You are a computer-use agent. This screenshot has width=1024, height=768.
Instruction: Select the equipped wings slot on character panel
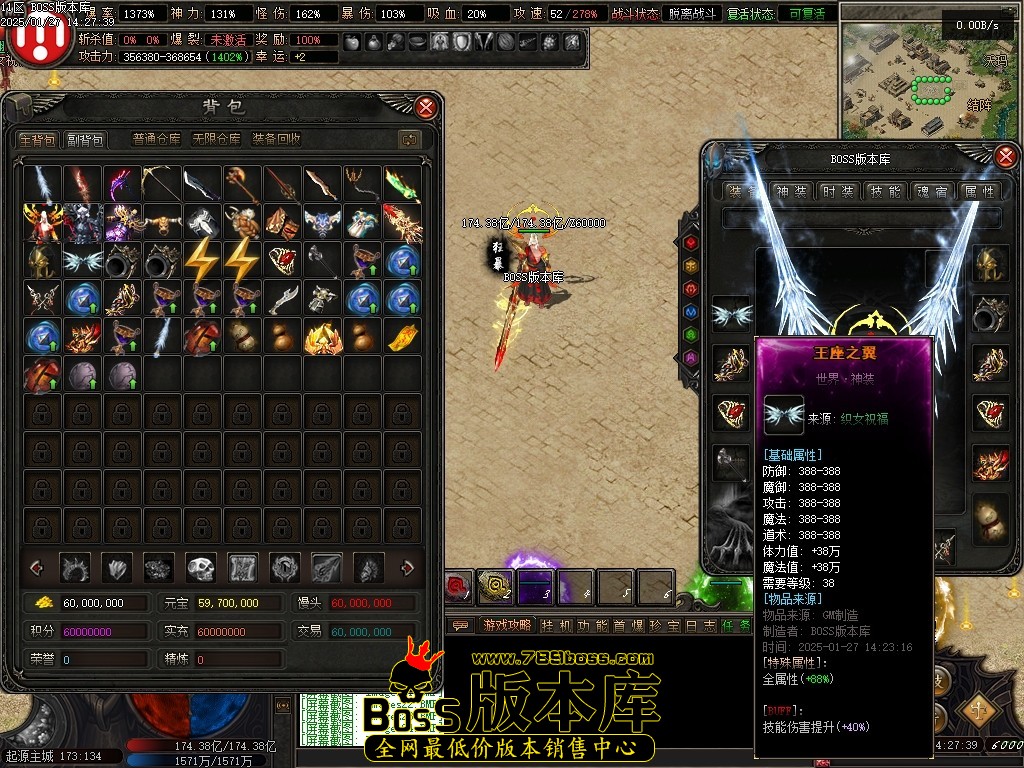click(x=731, y=315)
